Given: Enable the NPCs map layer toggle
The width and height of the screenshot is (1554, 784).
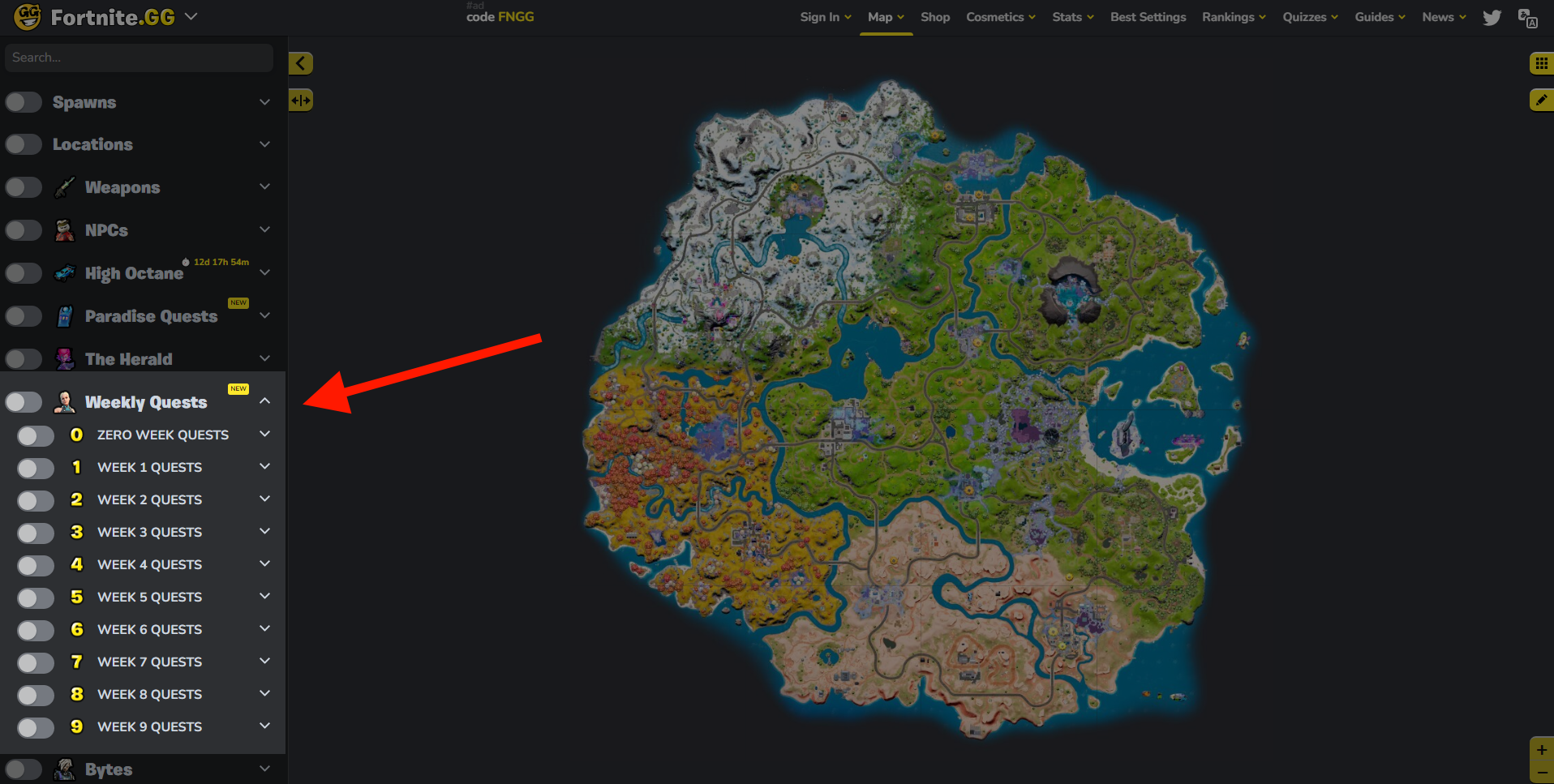Looking at the screenshot, I should [24, 229].
